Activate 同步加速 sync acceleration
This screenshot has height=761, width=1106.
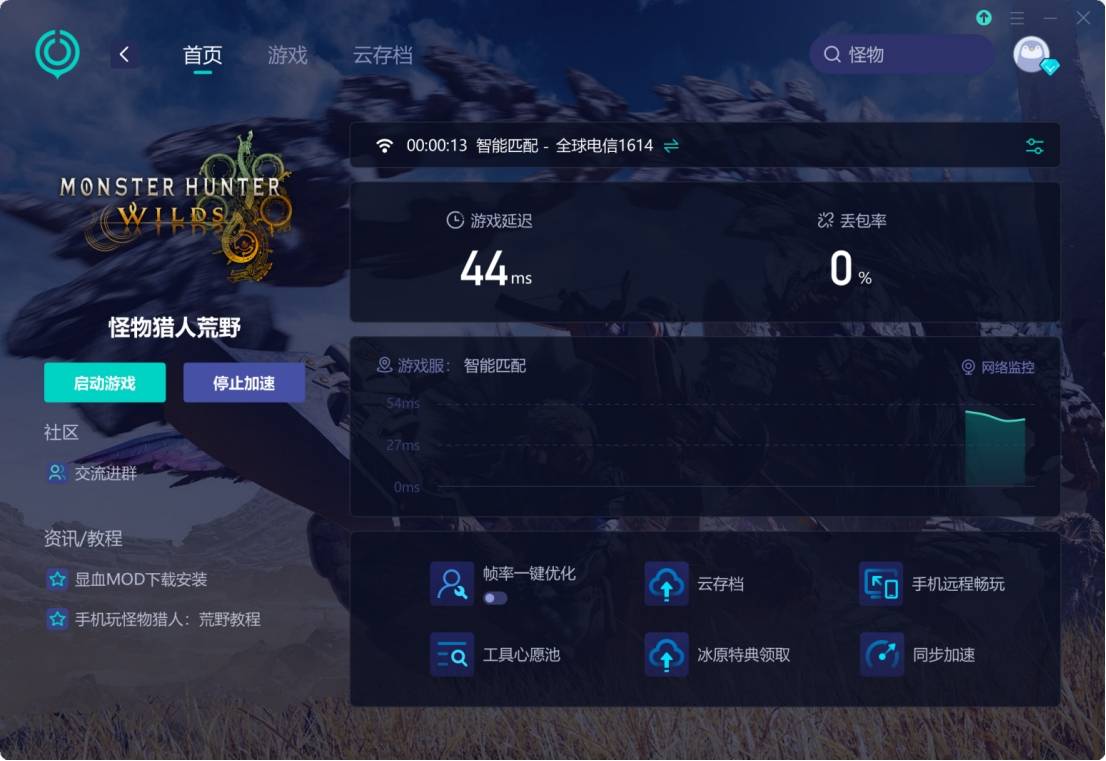918,655
